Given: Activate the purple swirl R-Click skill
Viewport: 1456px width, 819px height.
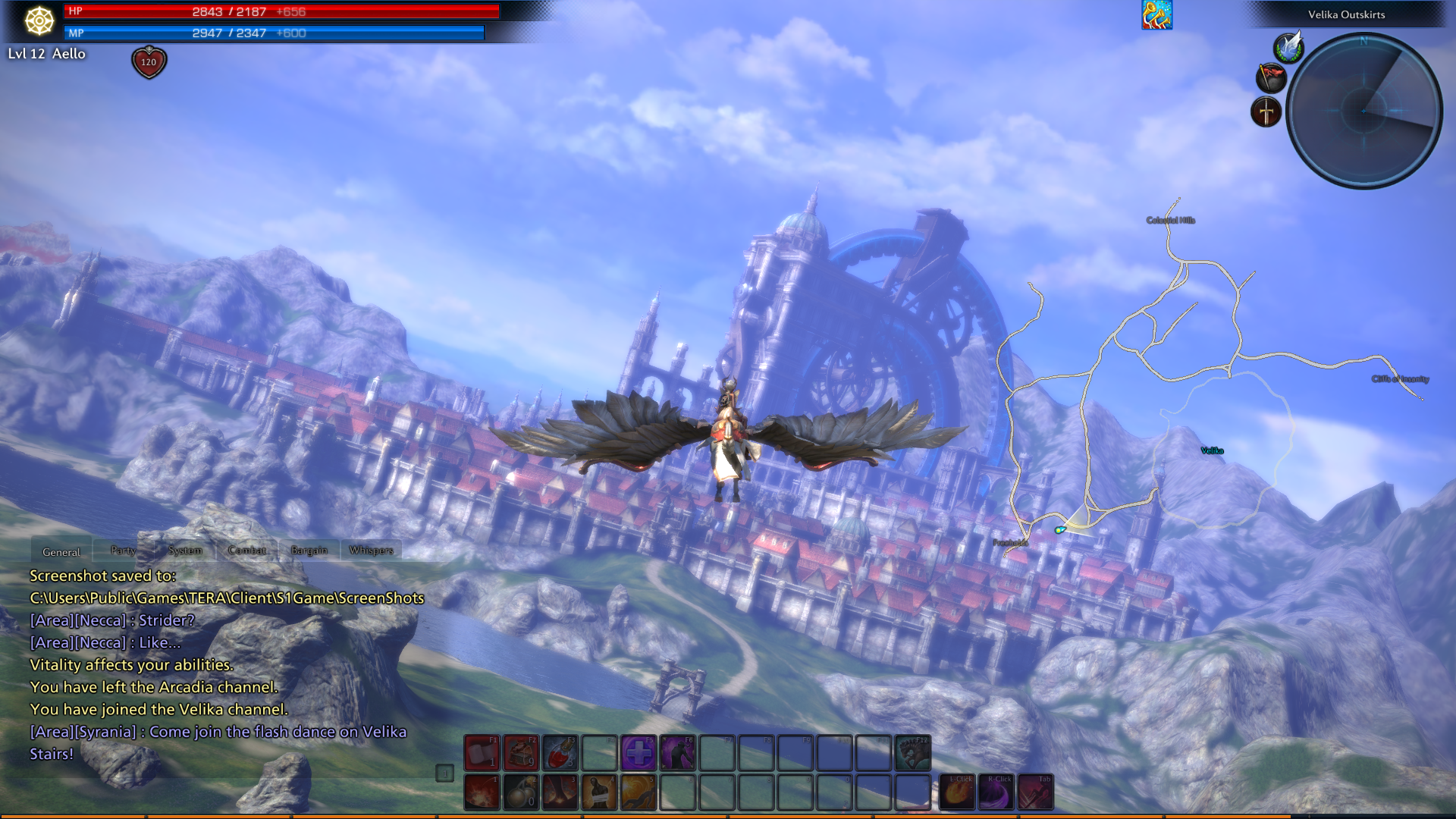Looking at the screenshot, I should pos(996,792).
